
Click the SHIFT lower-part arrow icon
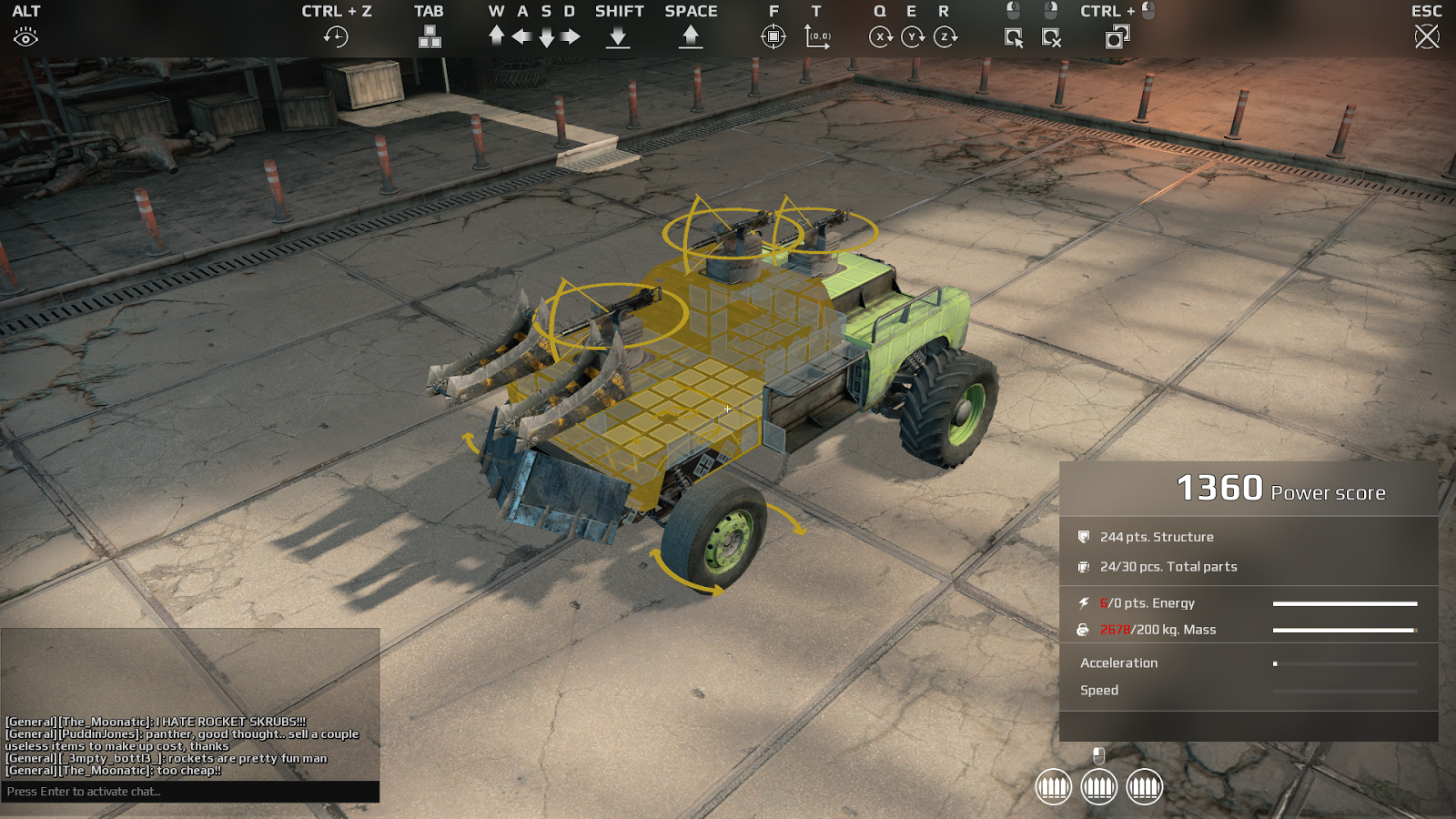tap(619, 36)
